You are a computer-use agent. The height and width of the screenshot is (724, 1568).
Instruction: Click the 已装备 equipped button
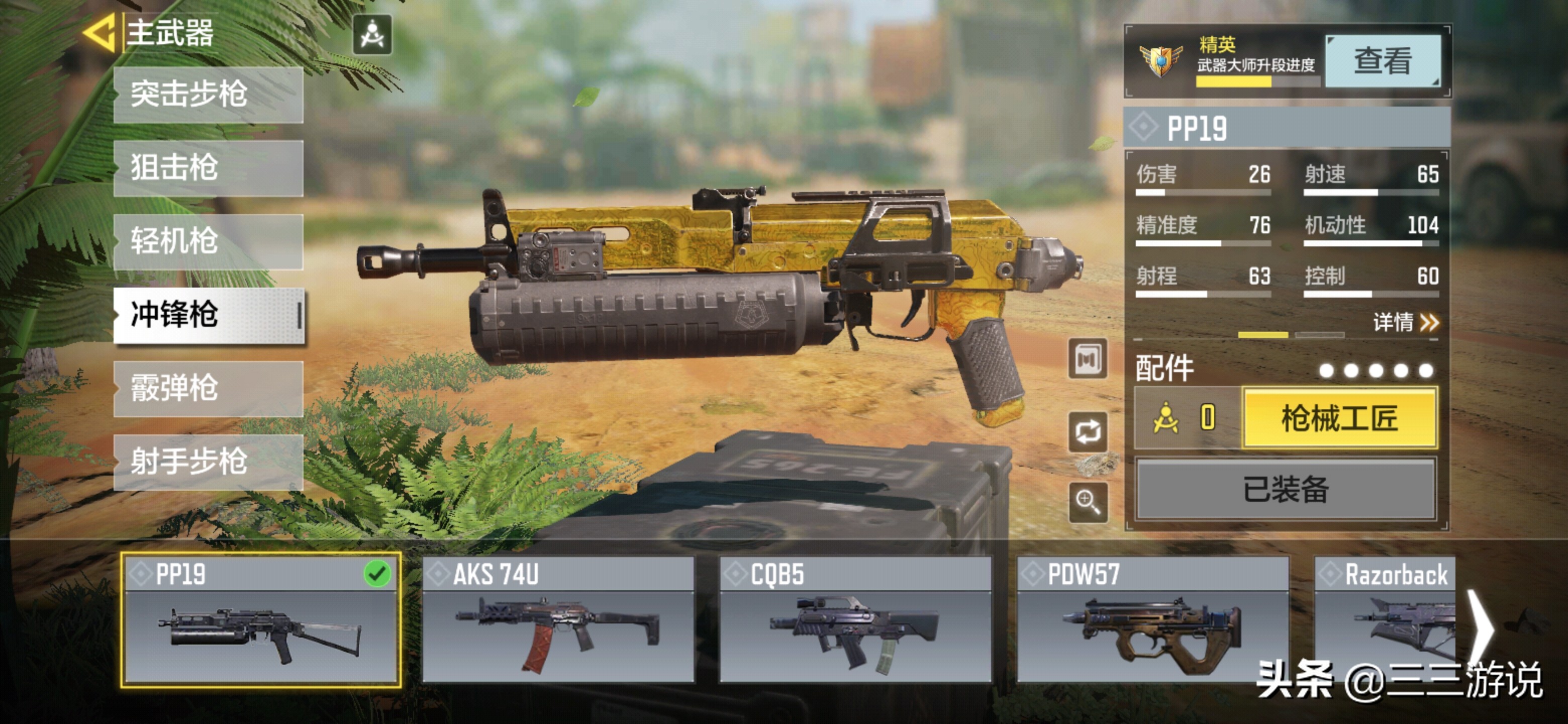pos(1286,490)
